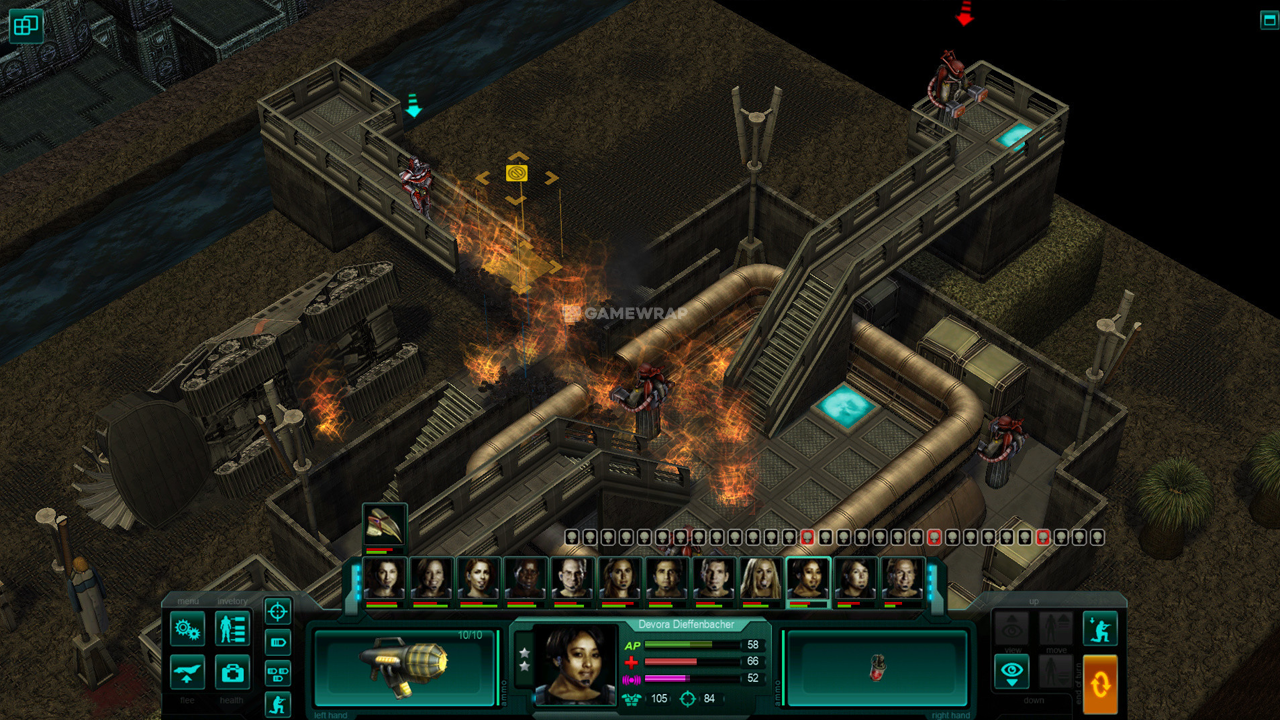Select the alien creature portrait above the squad

pyautogui.click(x=384, y=526)
